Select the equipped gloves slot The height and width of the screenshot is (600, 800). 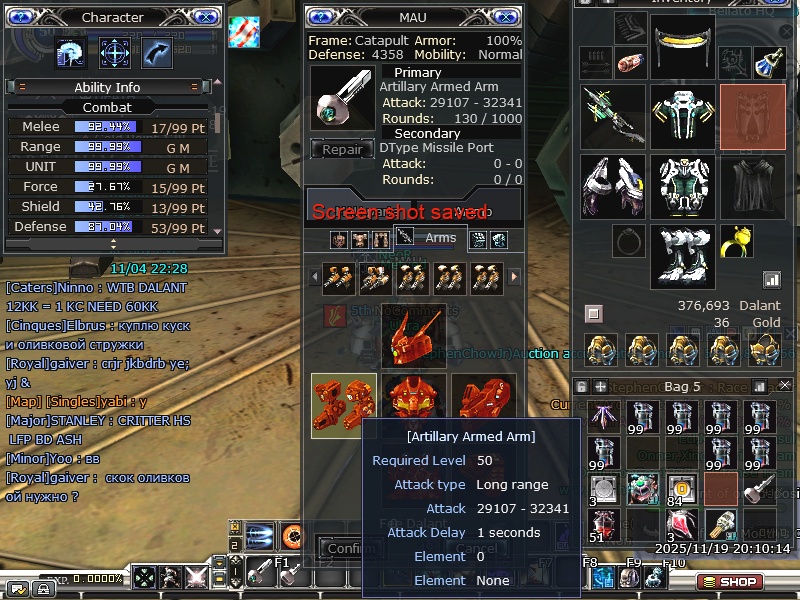point(613,186)
